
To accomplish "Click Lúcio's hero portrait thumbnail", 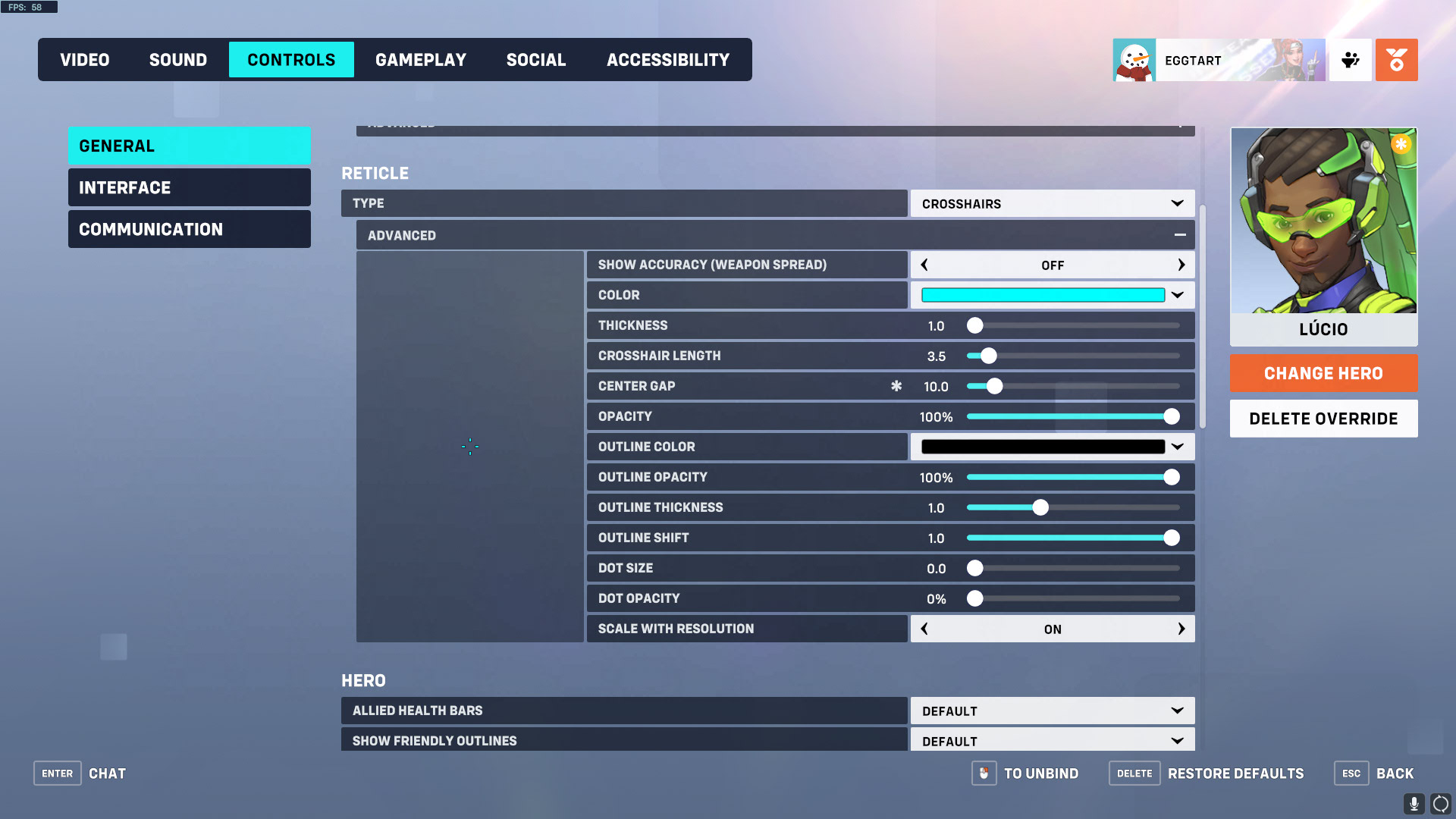I will 1323,221.
